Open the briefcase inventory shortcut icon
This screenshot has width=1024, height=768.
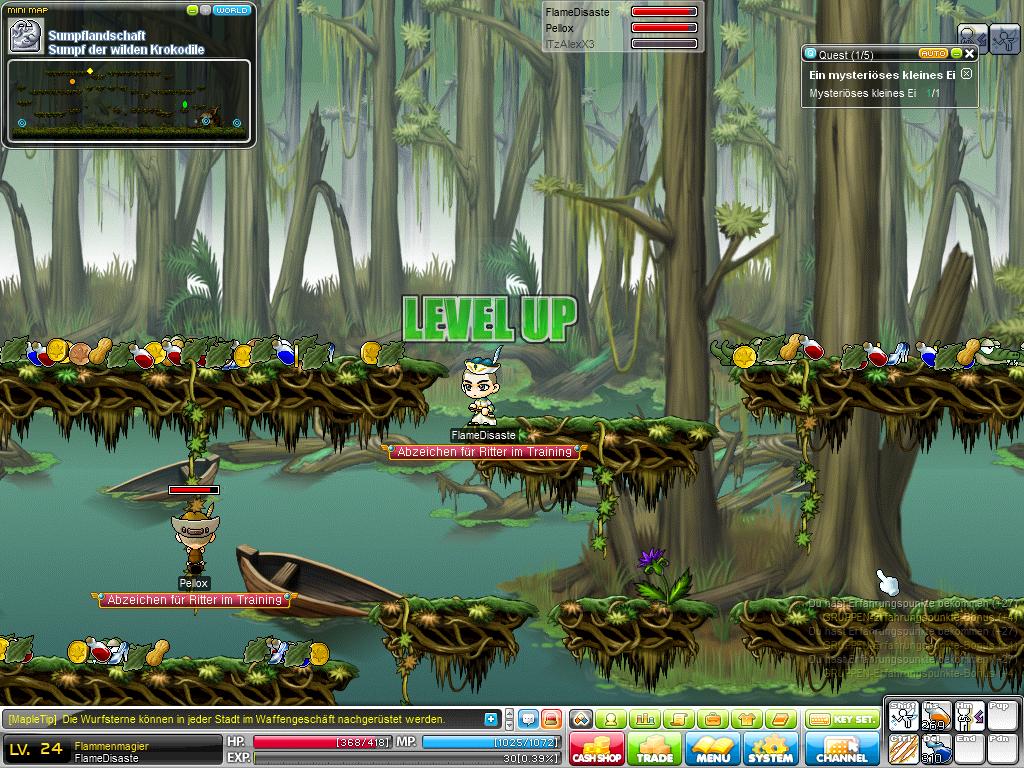(x=713, y=719)
